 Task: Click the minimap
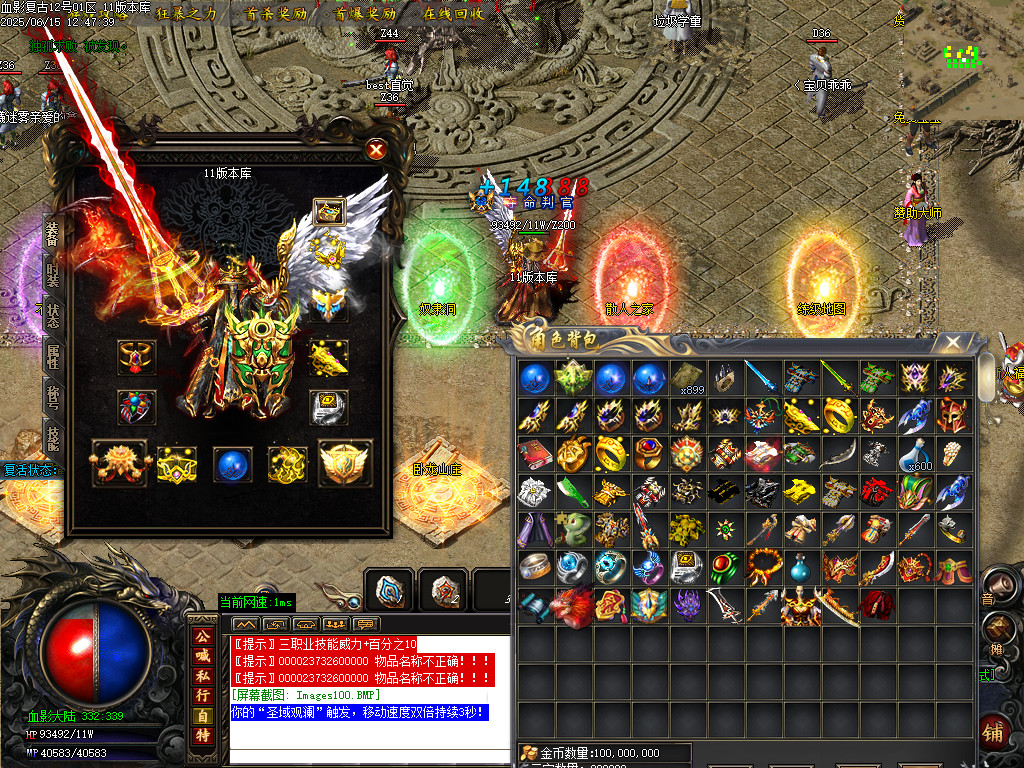[962, 62]
